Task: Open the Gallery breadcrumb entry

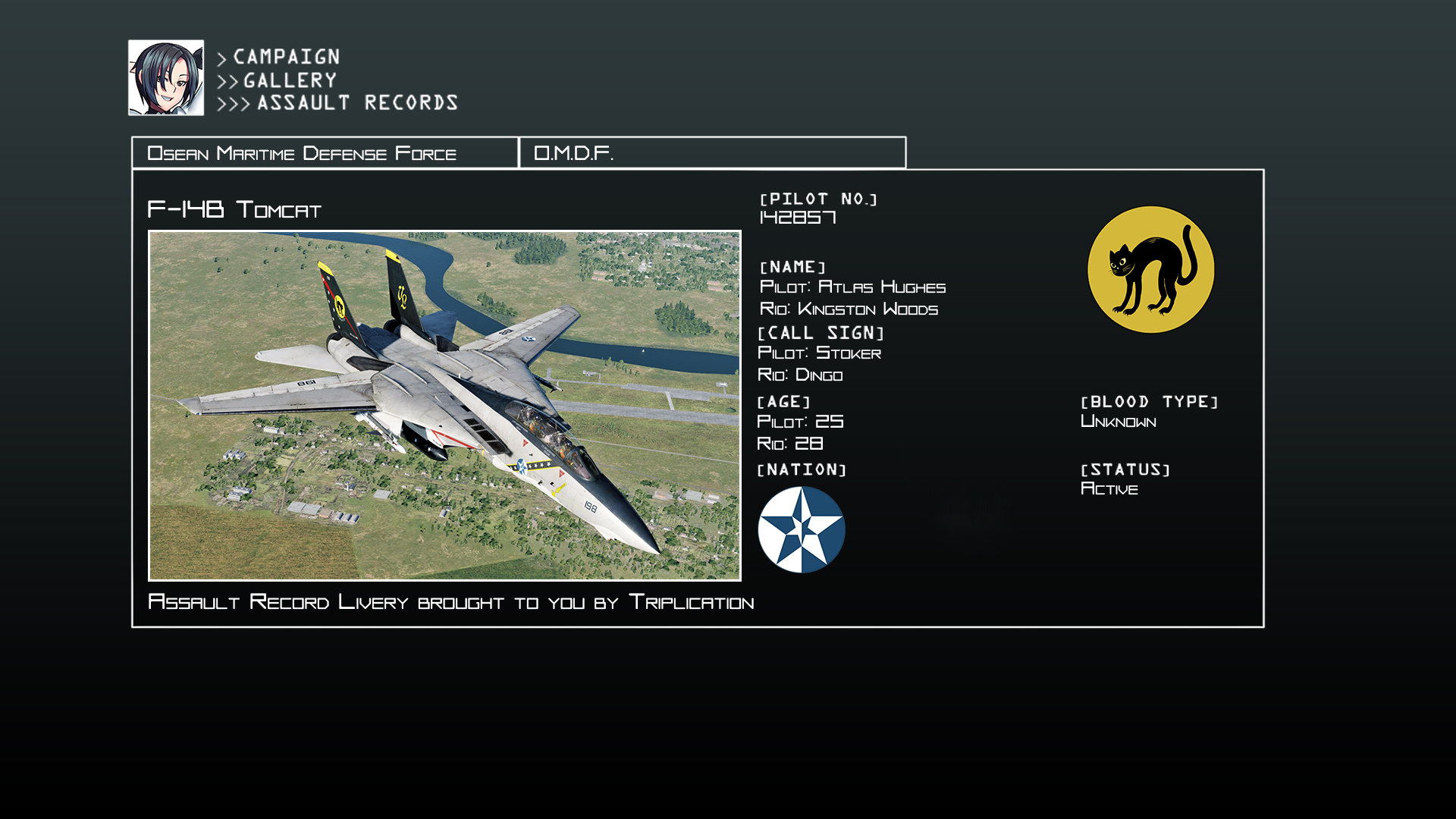Action: pyautogui.click(x=290, y=80)
